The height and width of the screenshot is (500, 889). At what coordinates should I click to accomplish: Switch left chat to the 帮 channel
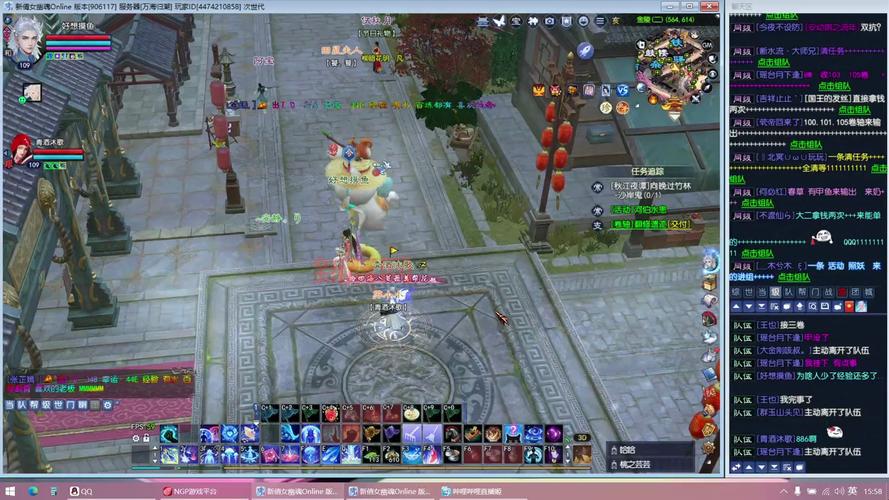click(x=32, y=405)
